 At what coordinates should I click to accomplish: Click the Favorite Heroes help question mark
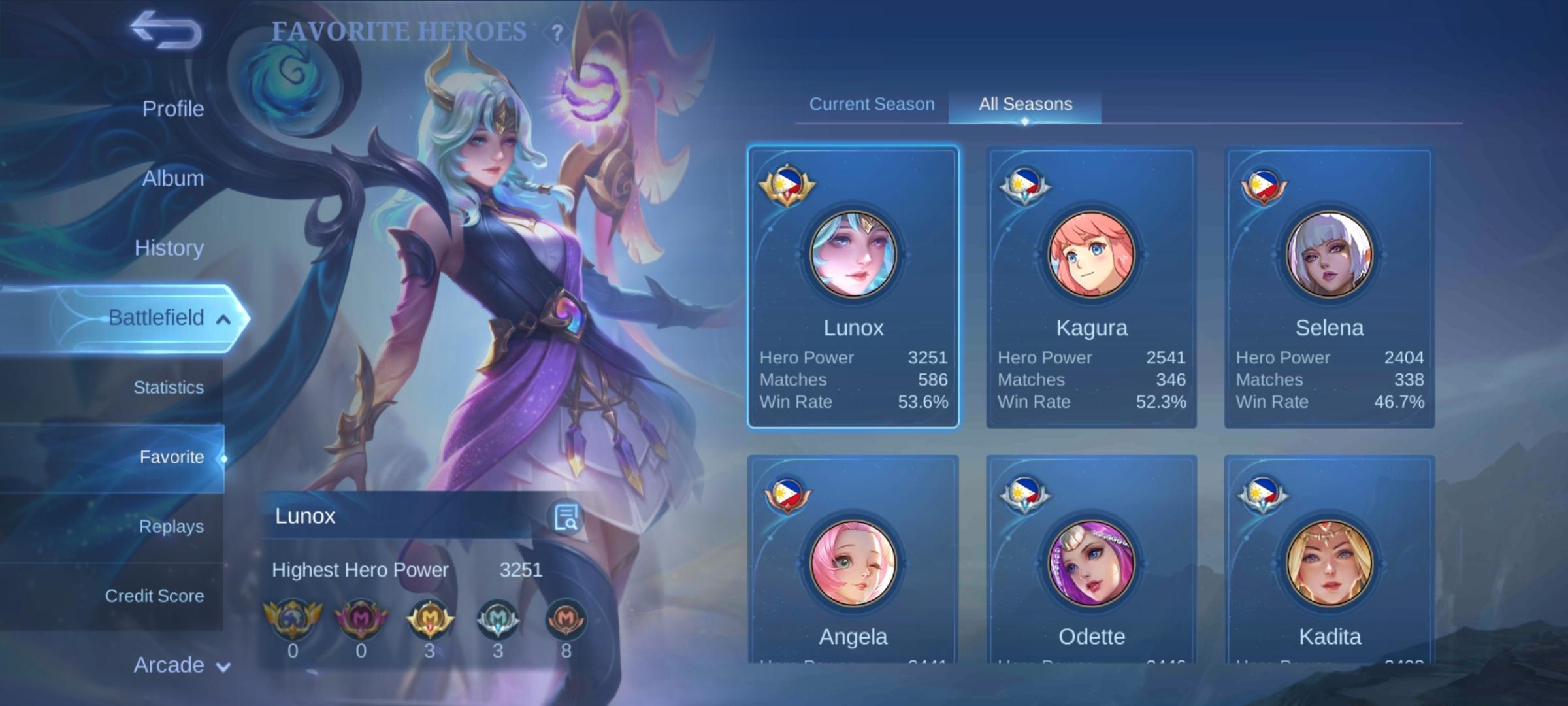[557, 32]
